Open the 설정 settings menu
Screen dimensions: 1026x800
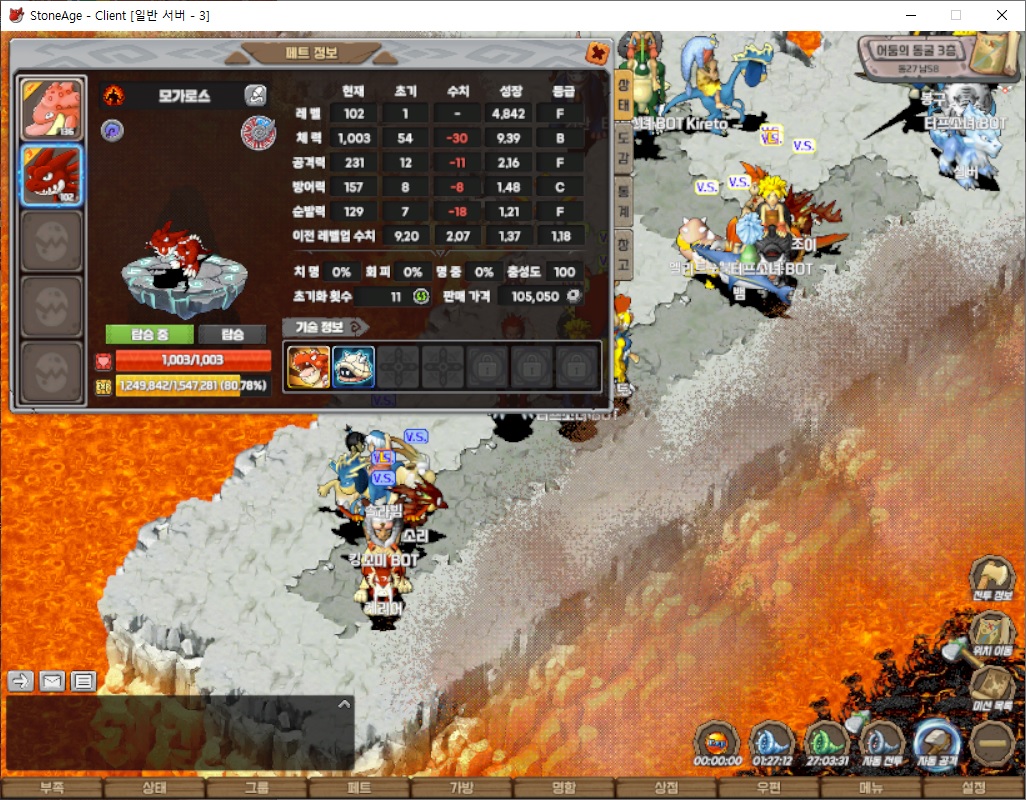pyautogui.click(x=975, y=788)
